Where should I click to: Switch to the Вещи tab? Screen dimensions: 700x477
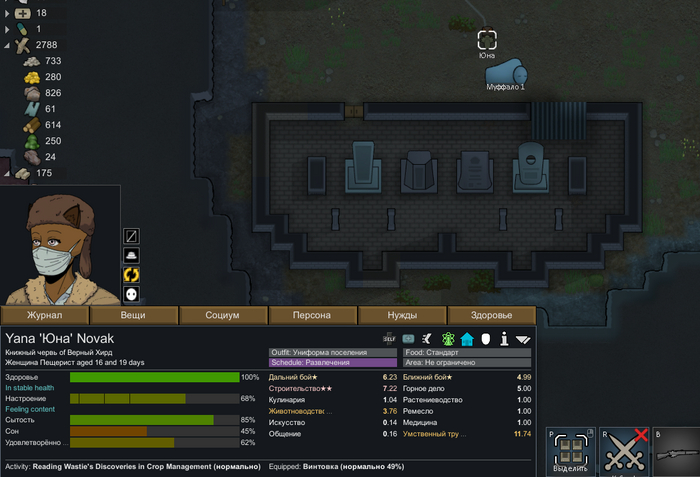[x=133, y=315]
